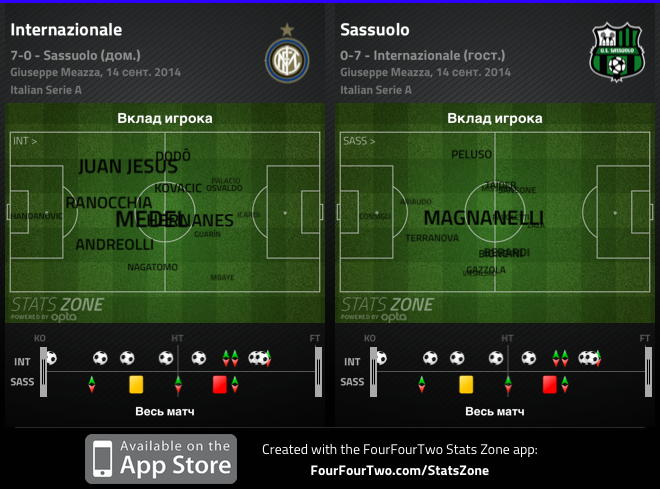660x489 pixels.
Task: Click the red card on Sassuolo panel timeline
Action: [549, 382]
